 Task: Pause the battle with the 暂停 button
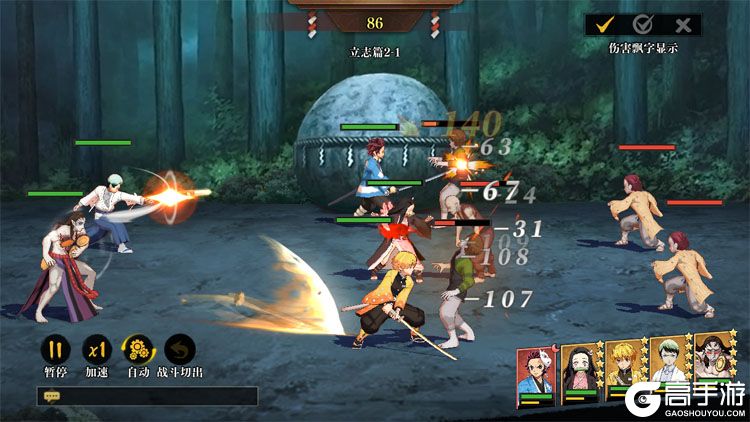click(55, 350)
